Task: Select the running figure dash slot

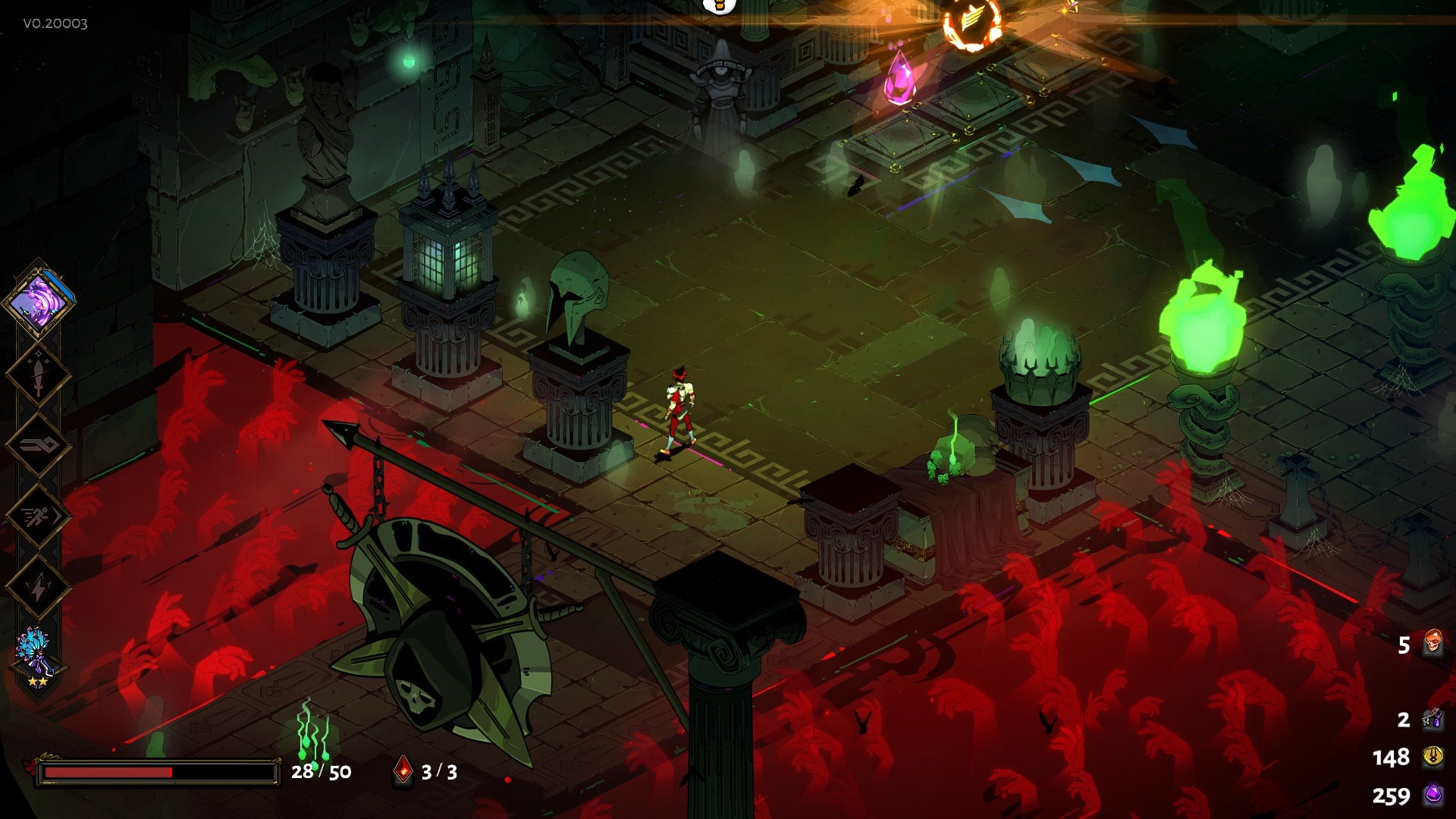Action: (38, 517)
